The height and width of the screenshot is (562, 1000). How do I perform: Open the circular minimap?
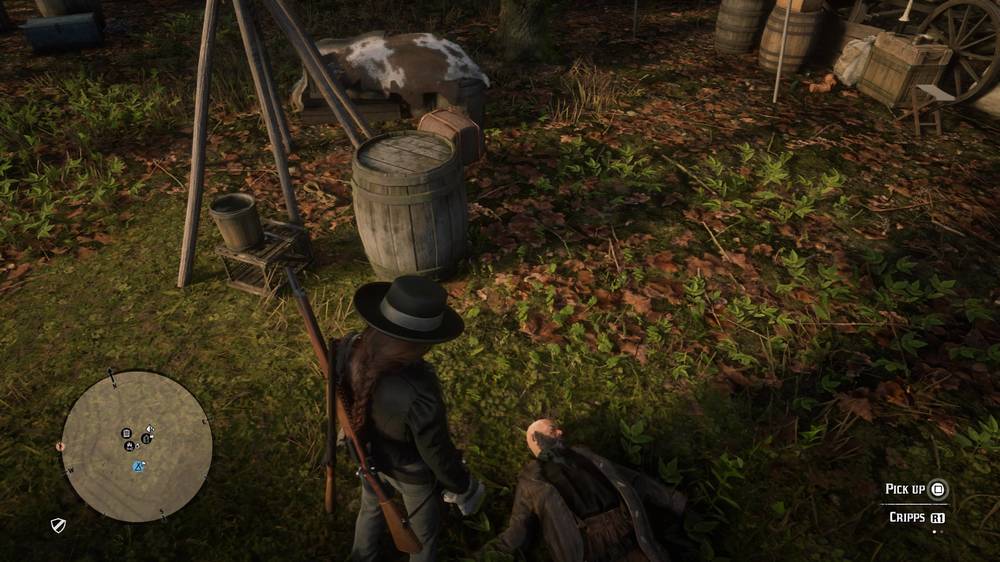(x=137, y=446)
